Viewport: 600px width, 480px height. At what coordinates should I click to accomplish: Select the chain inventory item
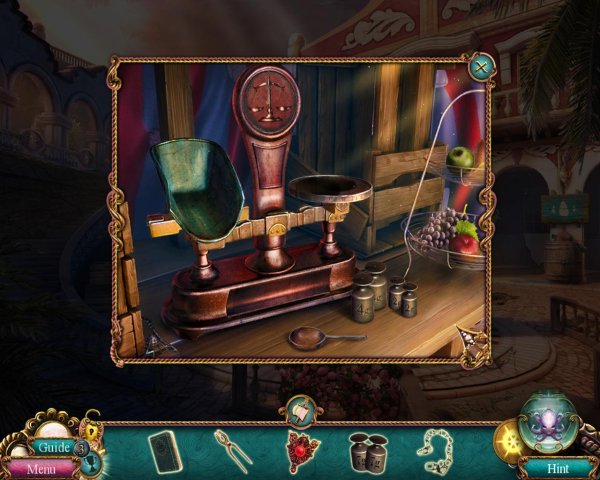pyautogui.click(x=434, y=450)
